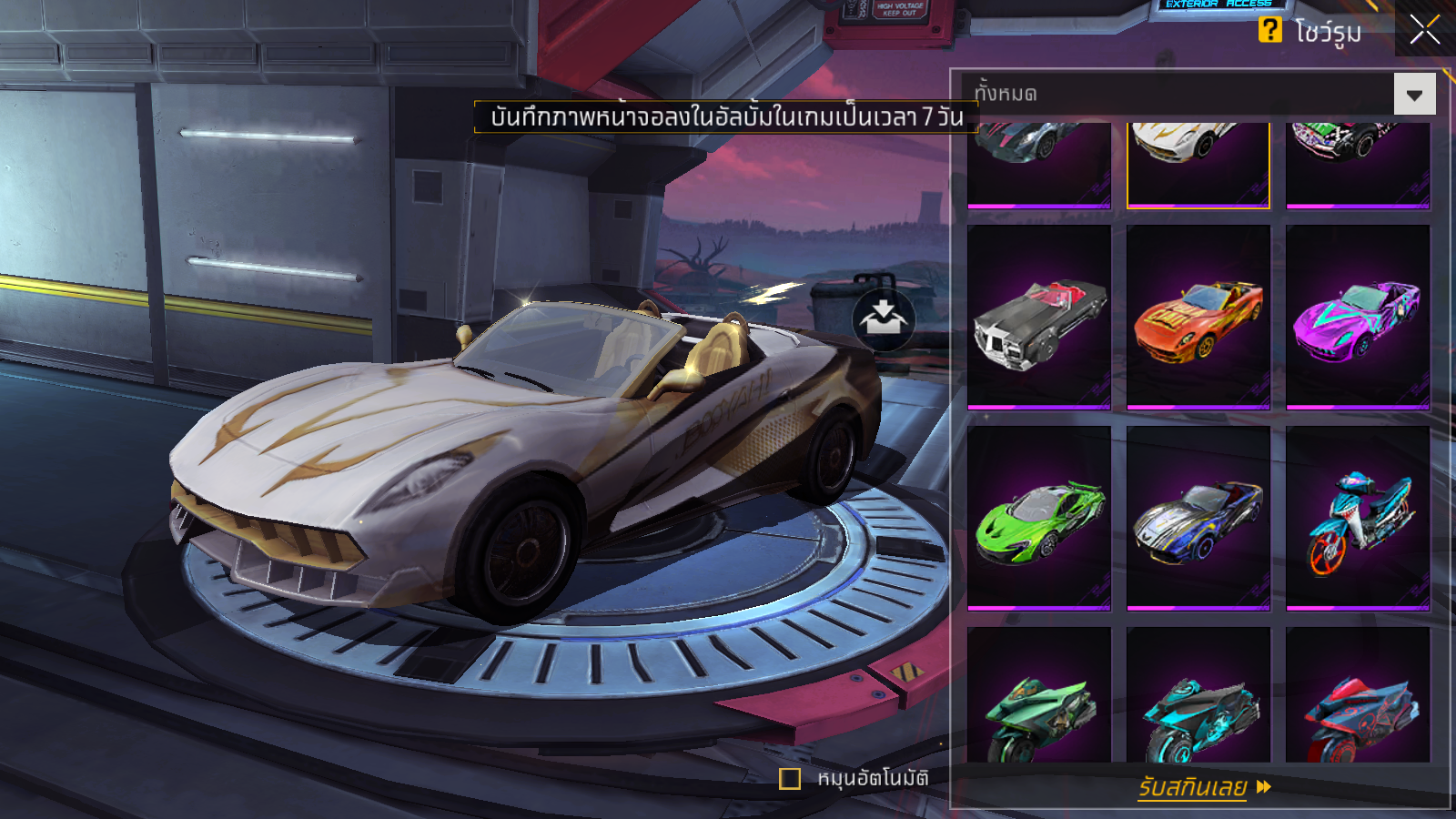Image resolution: width=1456 pixels, height=819 pixels.
Task: Pick the purple neon sports car skin
Action: [1358, 317]
